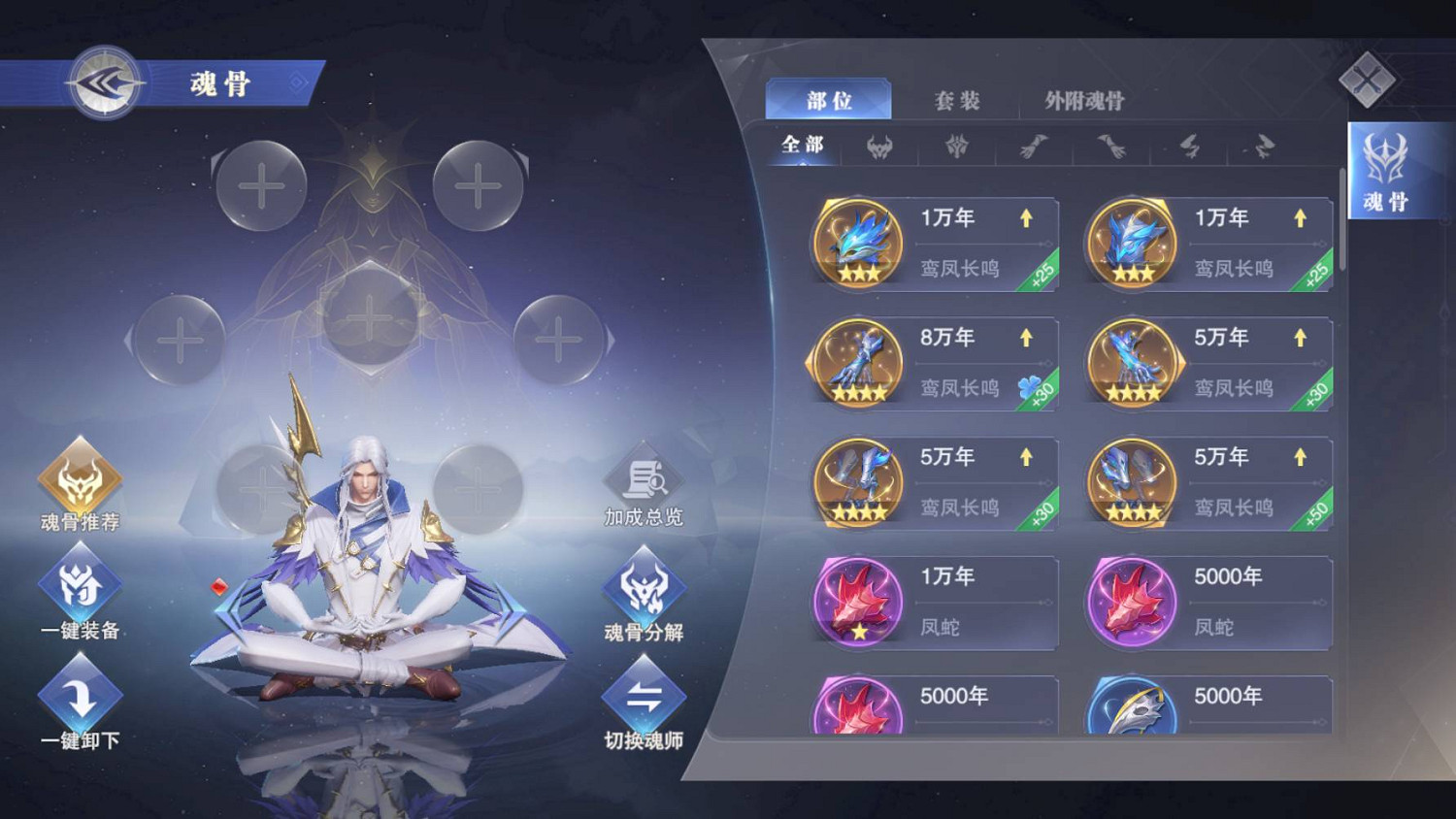
Task: Click the rightmost foot bone filter icon
Action: [x=1263, y=147]
